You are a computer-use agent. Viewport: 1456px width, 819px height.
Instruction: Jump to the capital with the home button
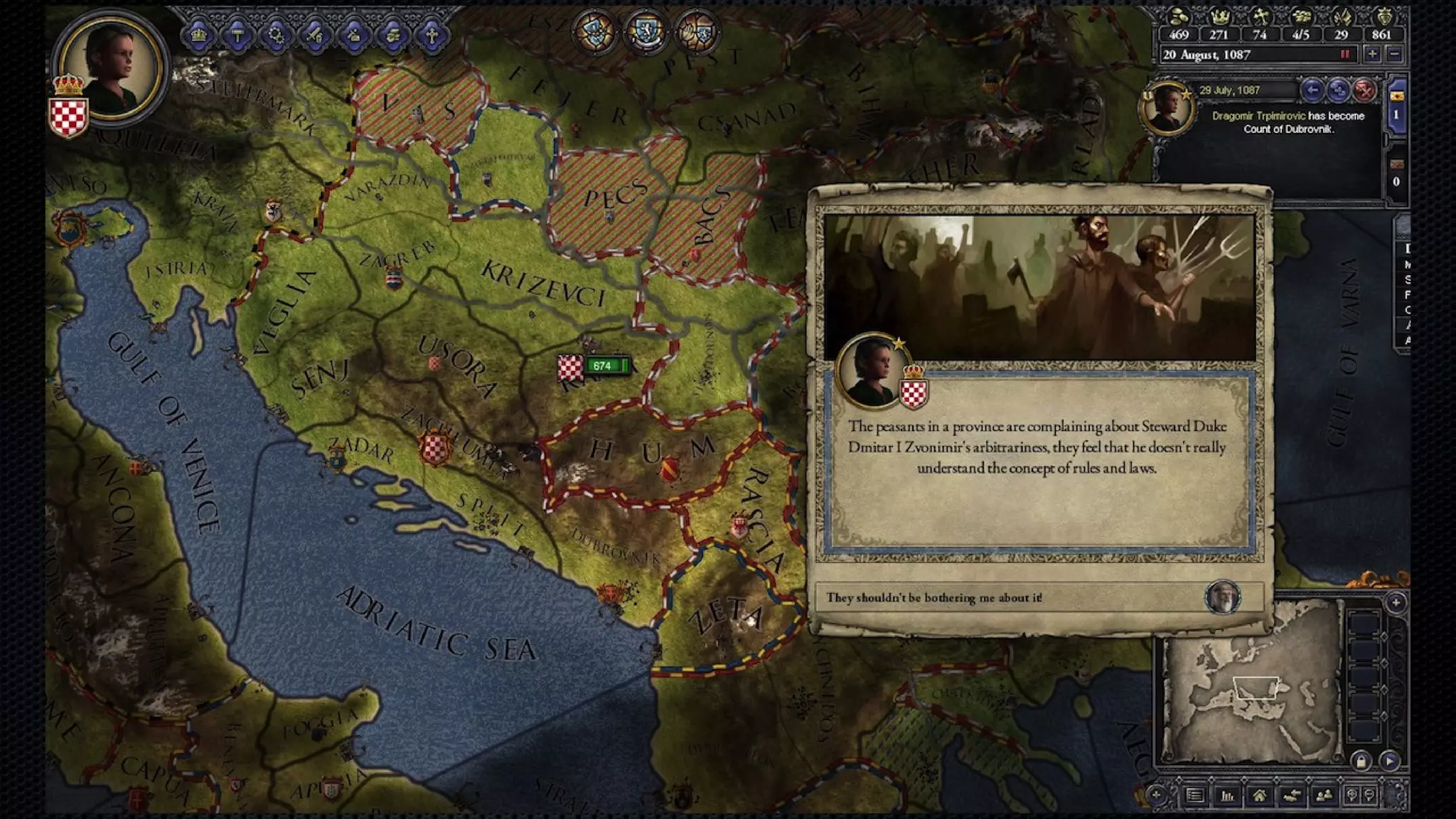[x=1260, y=796]
